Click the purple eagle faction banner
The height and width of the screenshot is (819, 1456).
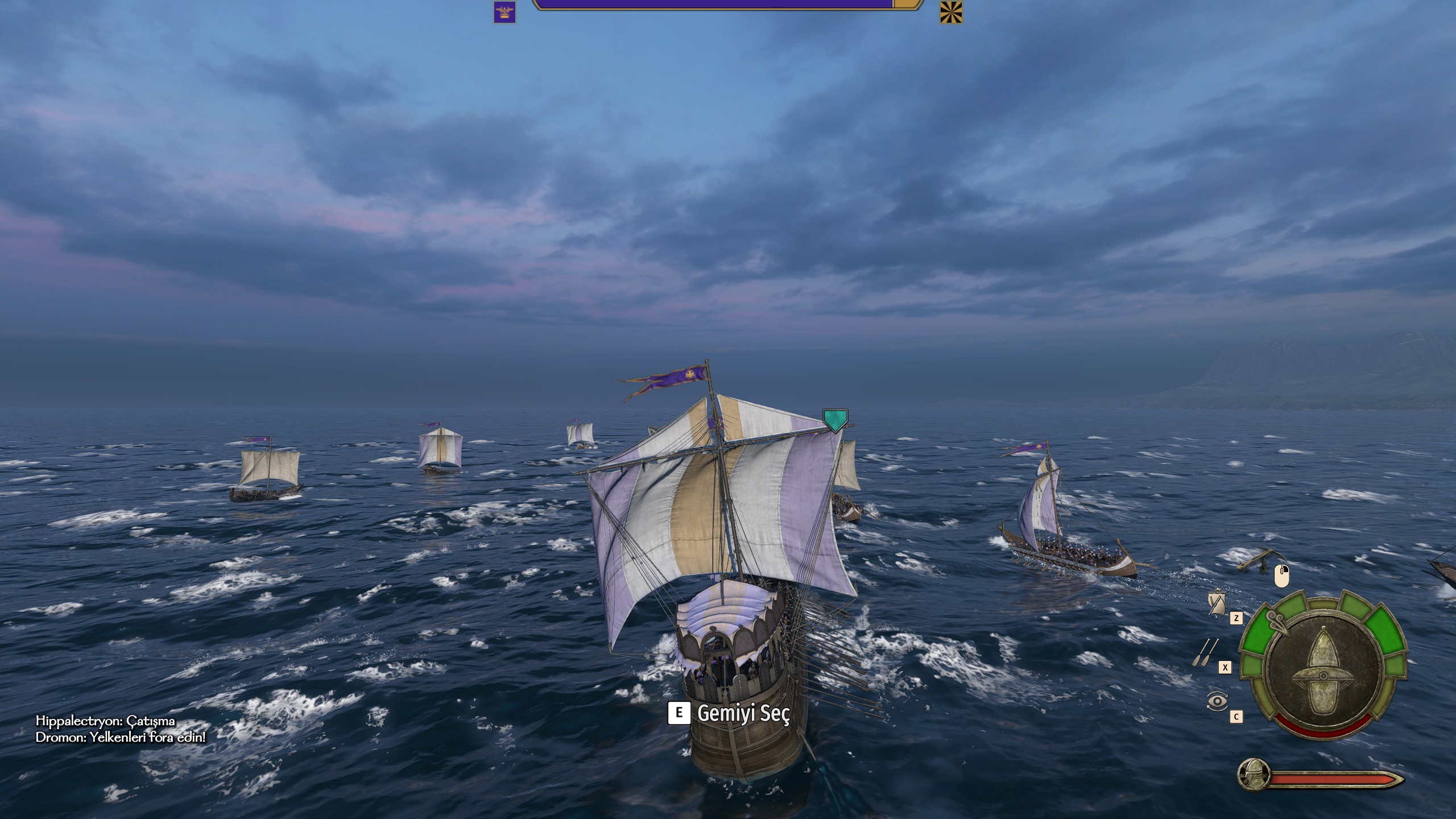point(504,12)
